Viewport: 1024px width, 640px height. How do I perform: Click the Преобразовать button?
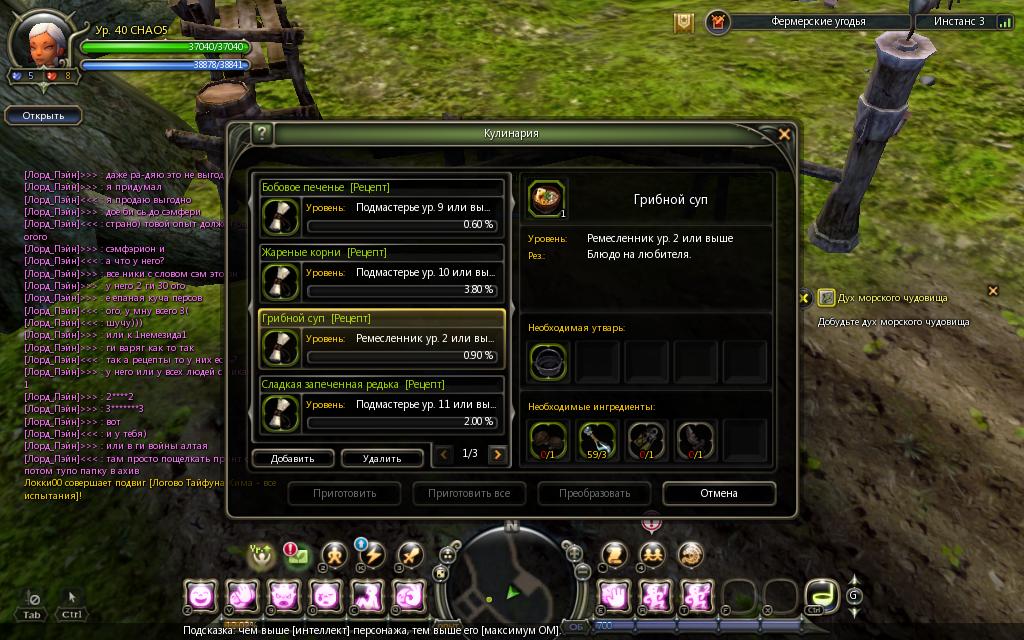click(594, 493)
